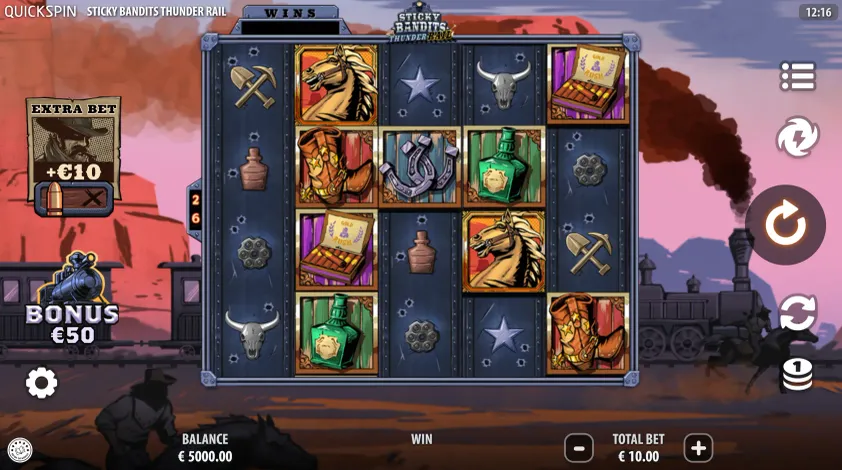Open bet settings via the coin stack icon

tap(797, 375)
